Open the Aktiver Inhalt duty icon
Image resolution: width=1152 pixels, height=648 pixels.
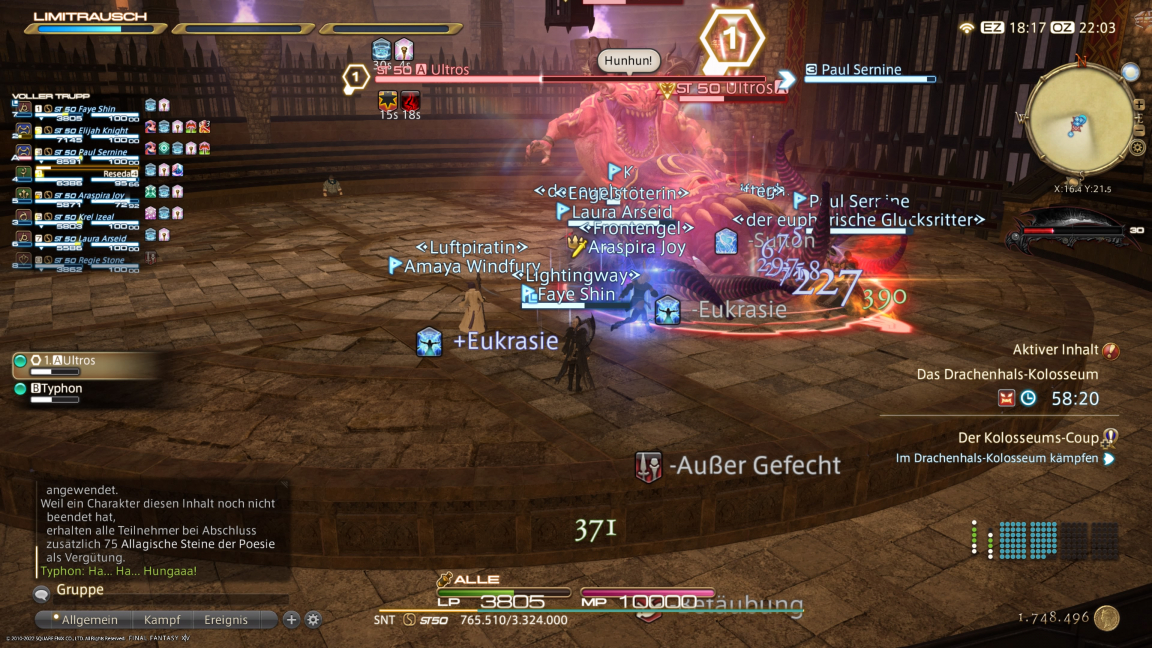pyautogui.click(x=1110, y=351)
